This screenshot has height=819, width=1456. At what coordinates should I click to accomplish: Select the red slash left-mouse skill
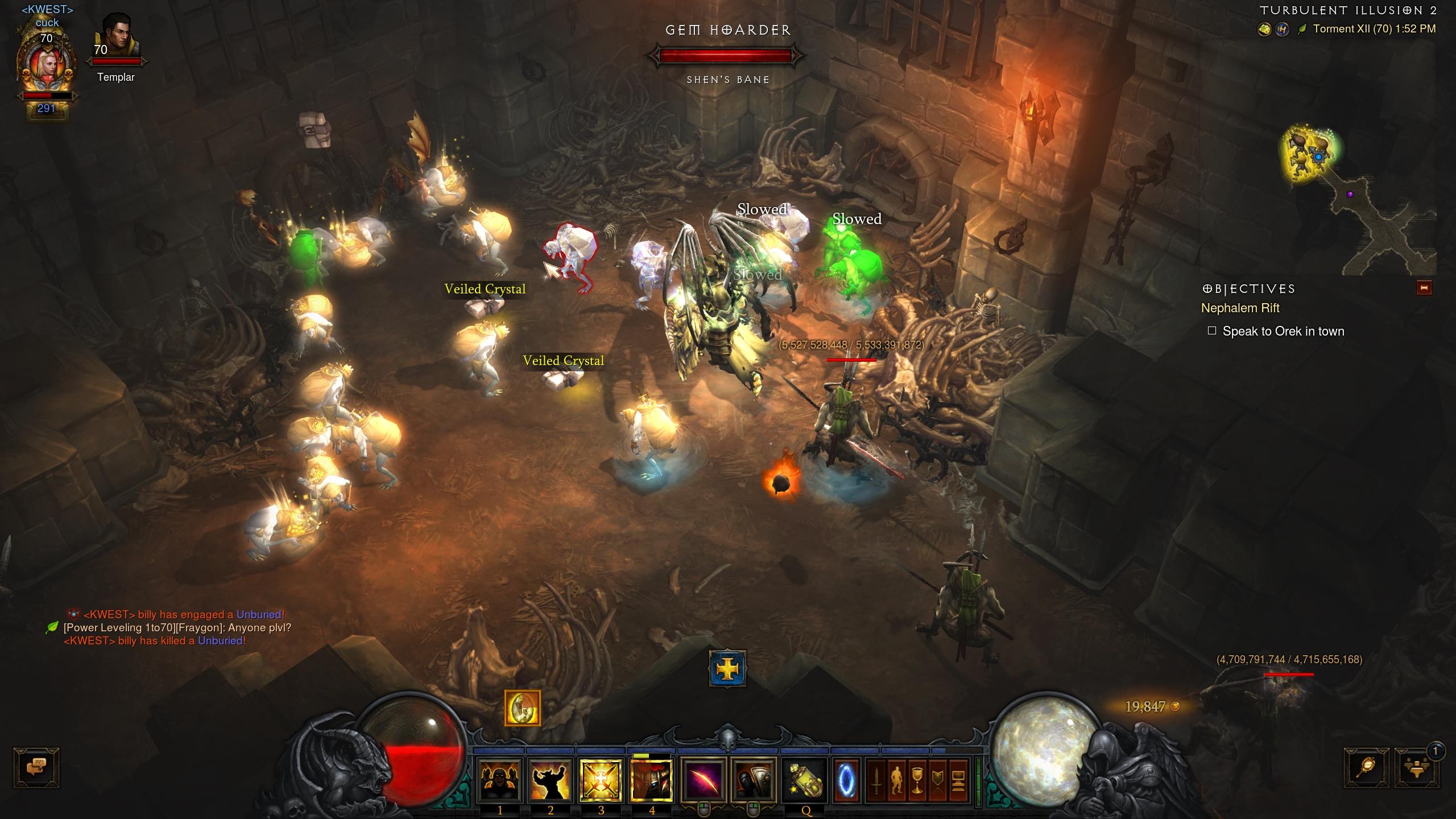[704, 780]
